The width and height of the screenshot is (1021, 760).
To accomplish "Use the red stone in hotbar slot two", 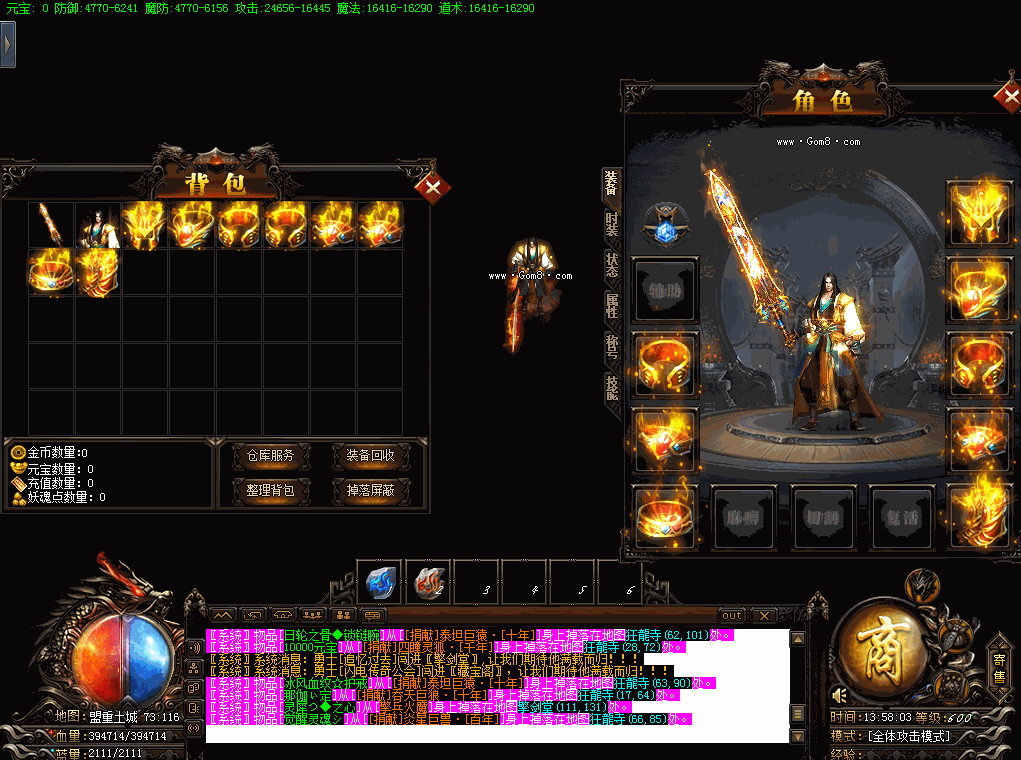I will pyautogui.click(x=429, y=580).
